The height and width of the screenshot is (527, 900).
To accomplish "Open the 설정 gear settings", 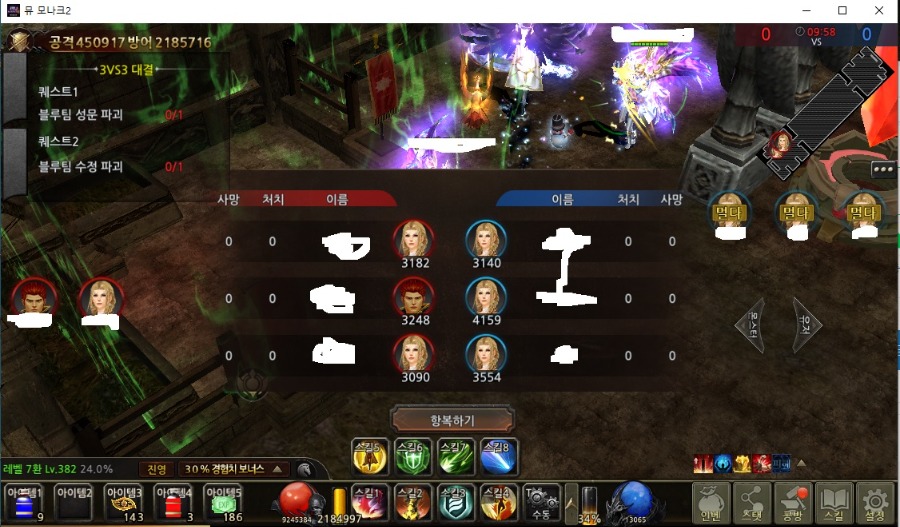I will coord(875,503).
